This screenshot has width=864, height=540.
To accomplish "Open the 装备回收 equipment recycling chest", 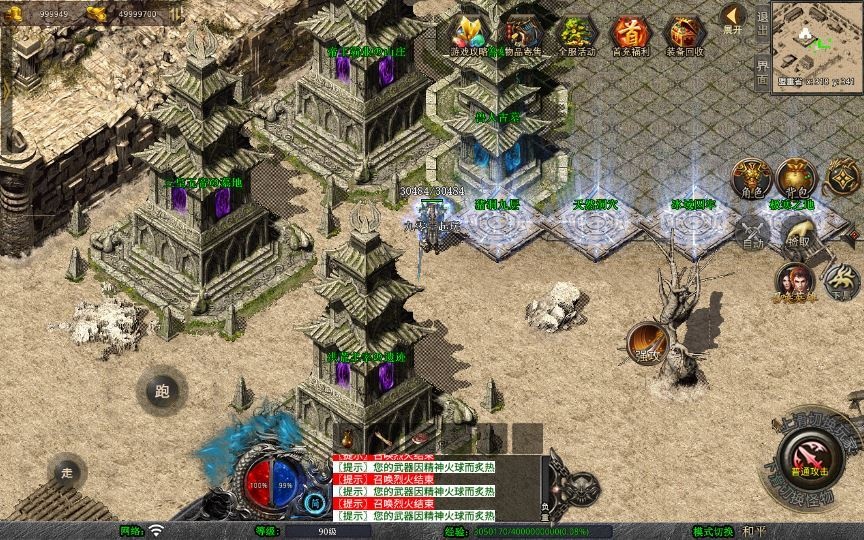I will coord(684,36).
